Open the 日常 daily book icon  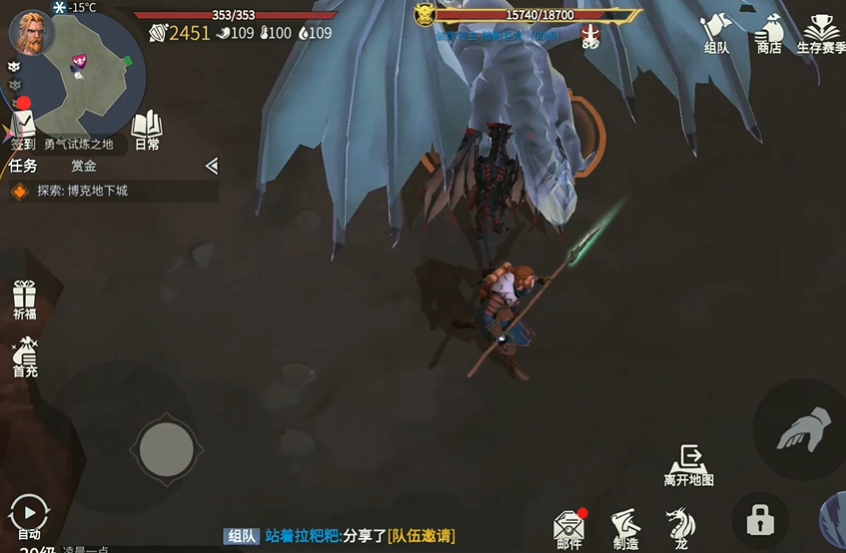[x=146, y=128]
